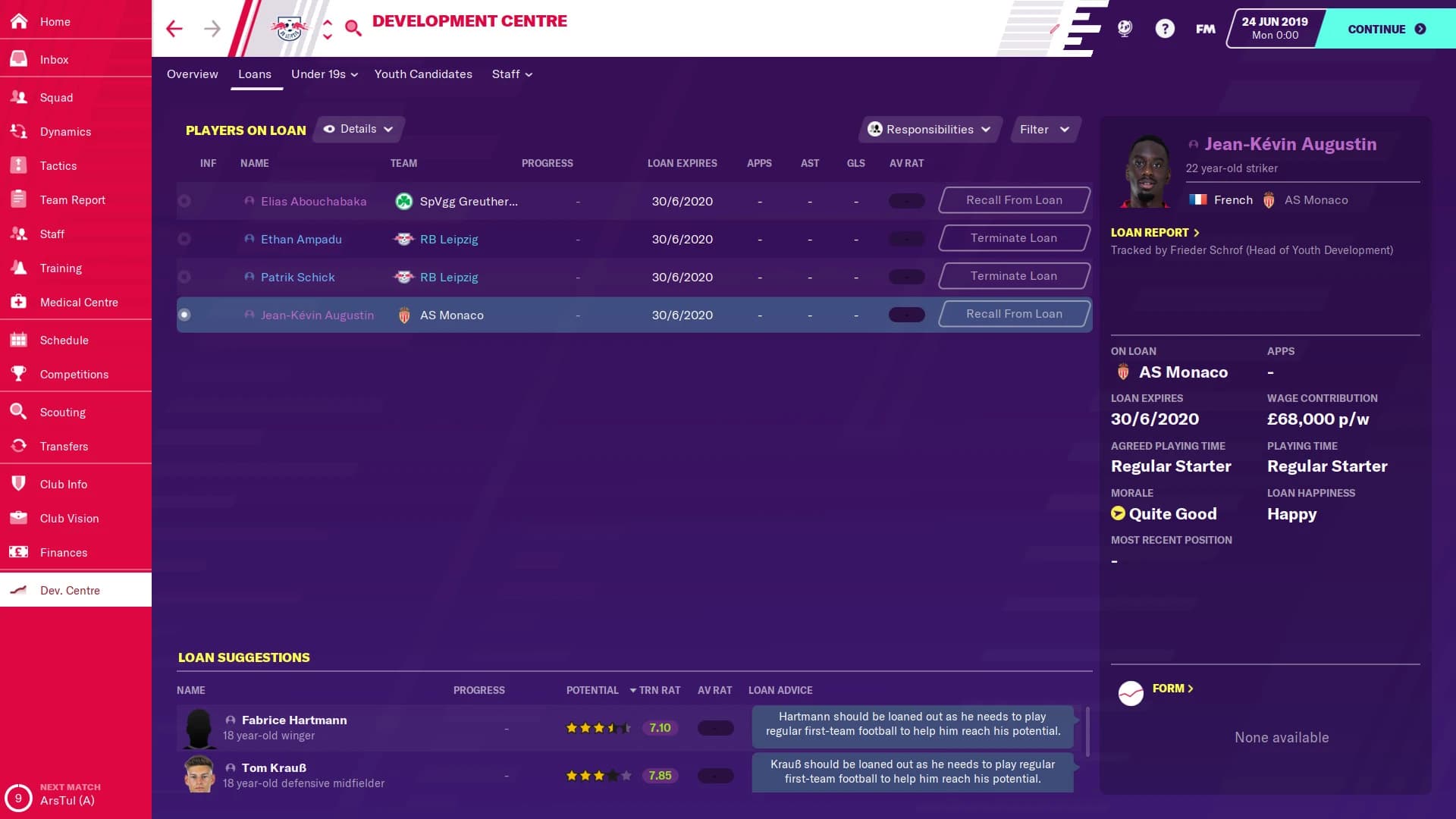Open the Responsibilities dropdown
The image size is (1456, 819).
click(929, 129)
